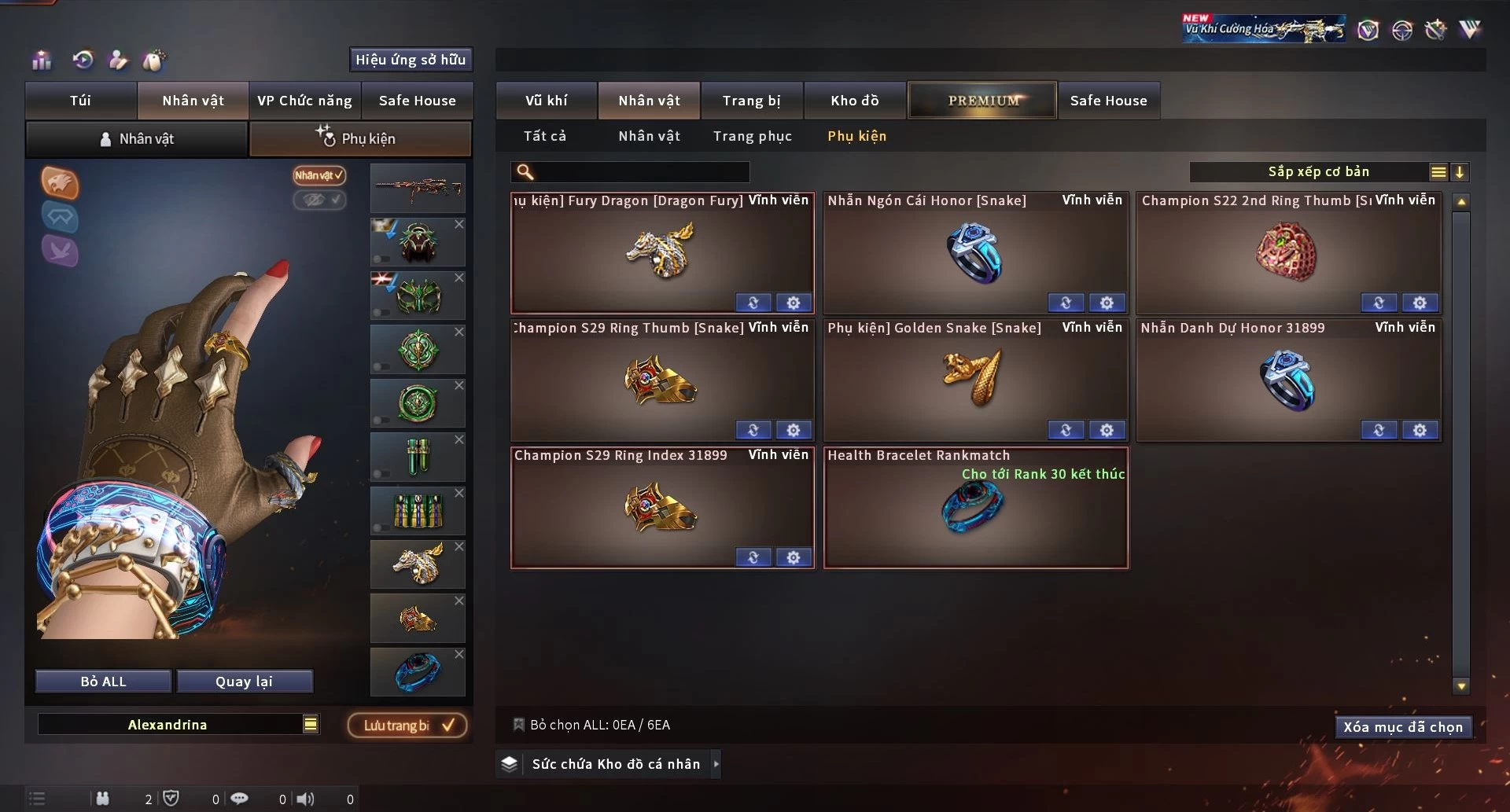Screen dimensions: 1510x812
Task: Open the VP Chức năng tab
Action: click(304, 101)
